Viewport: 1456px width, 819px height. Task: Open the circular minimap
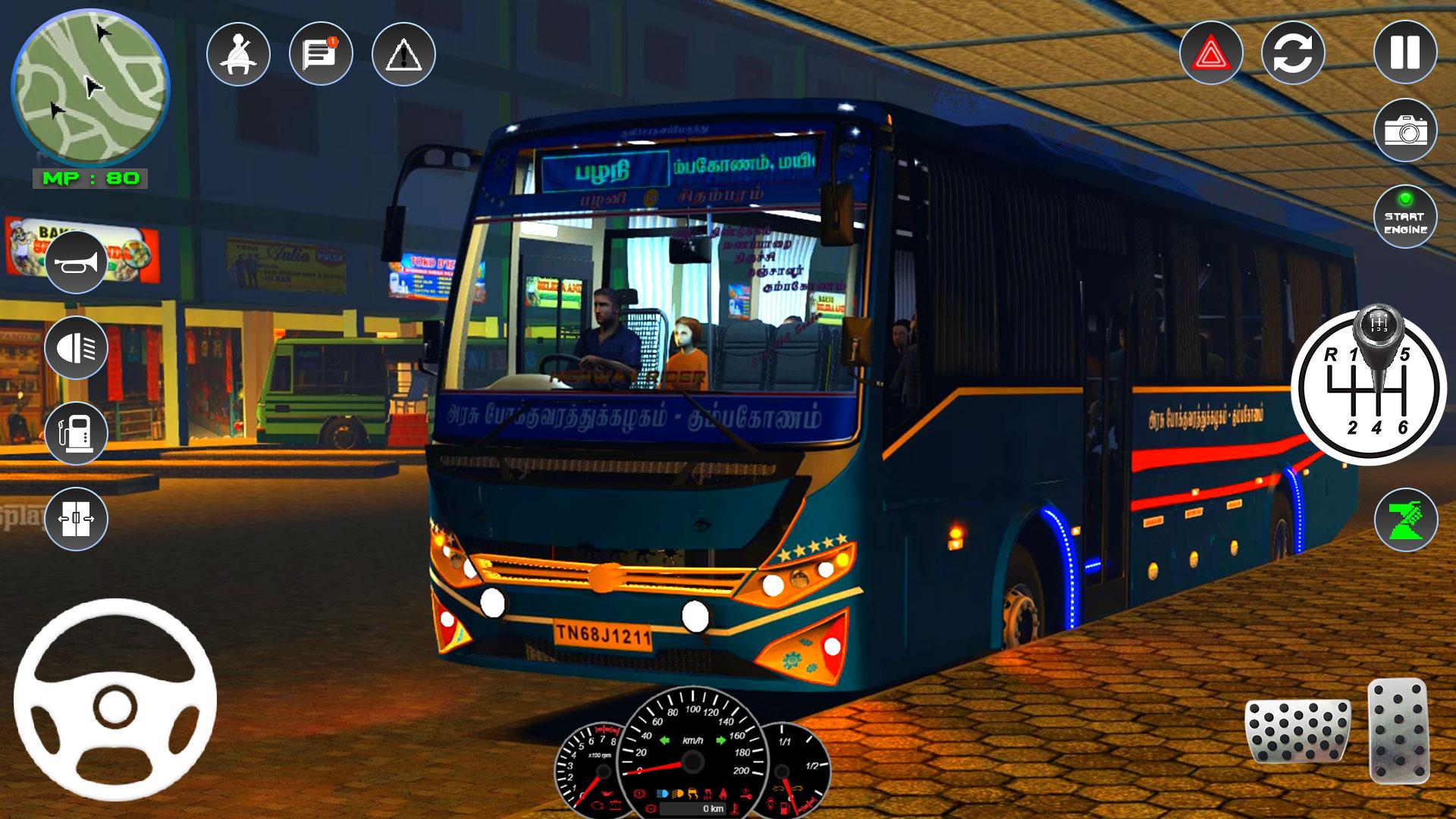pyautogui.click(x=89, y=89)
